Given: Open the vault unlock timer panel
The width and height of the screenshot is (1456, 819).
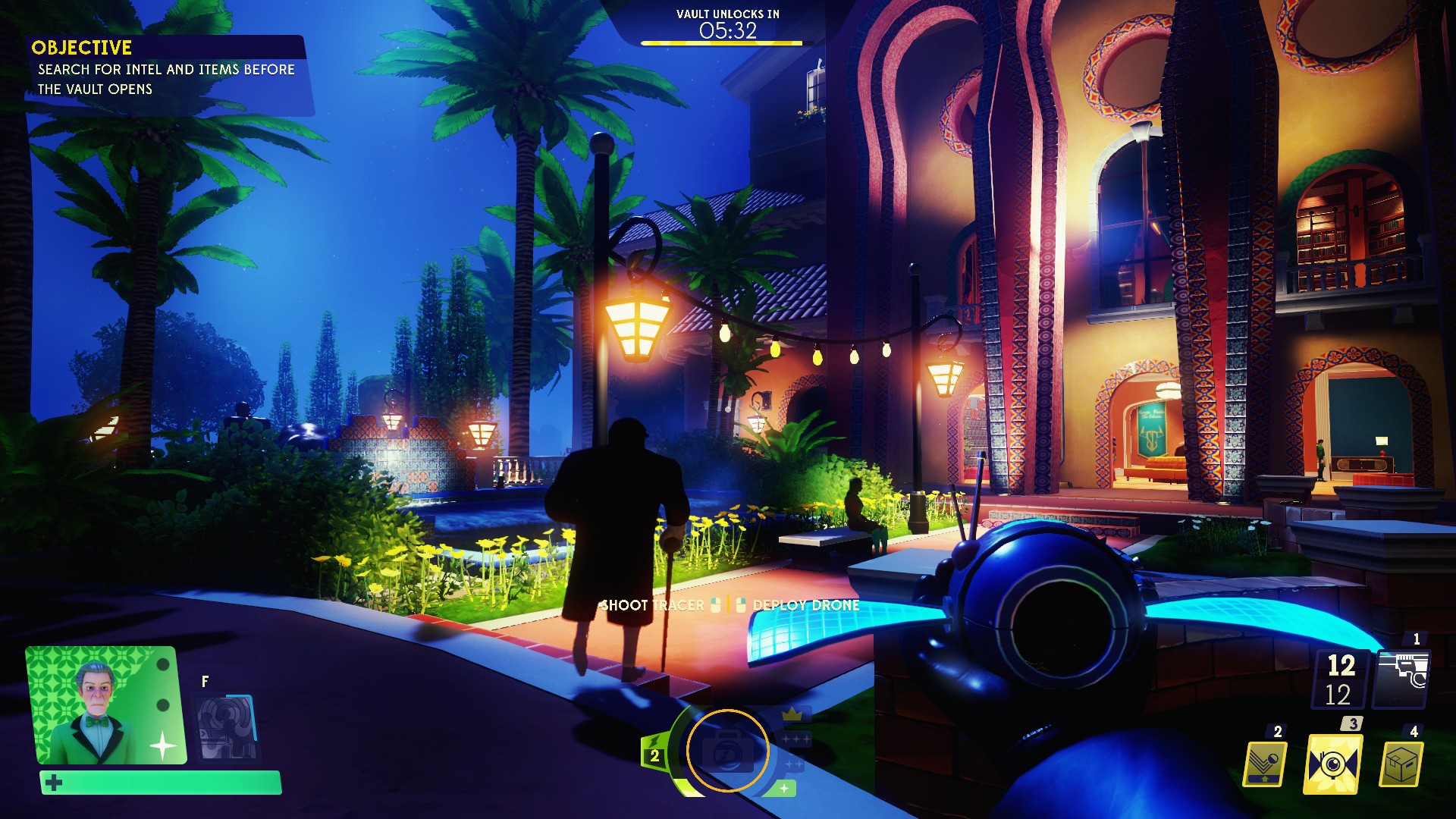Looking at the screenshot, I should click(x=726, y=23).
